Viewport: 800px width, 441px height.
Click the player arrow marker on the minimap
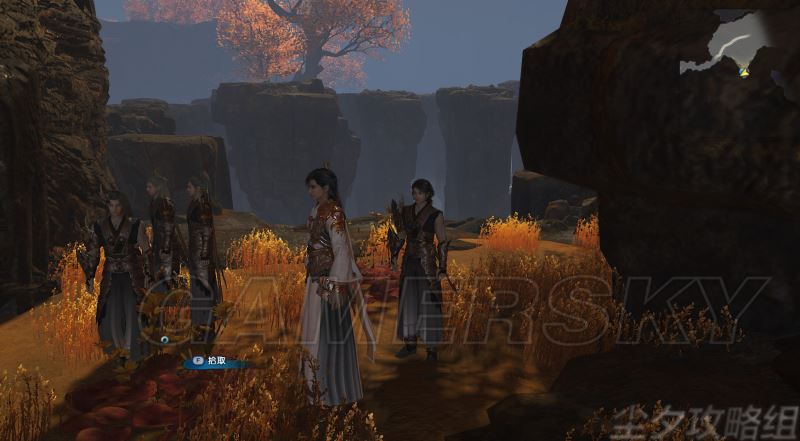tap(743, 70)
